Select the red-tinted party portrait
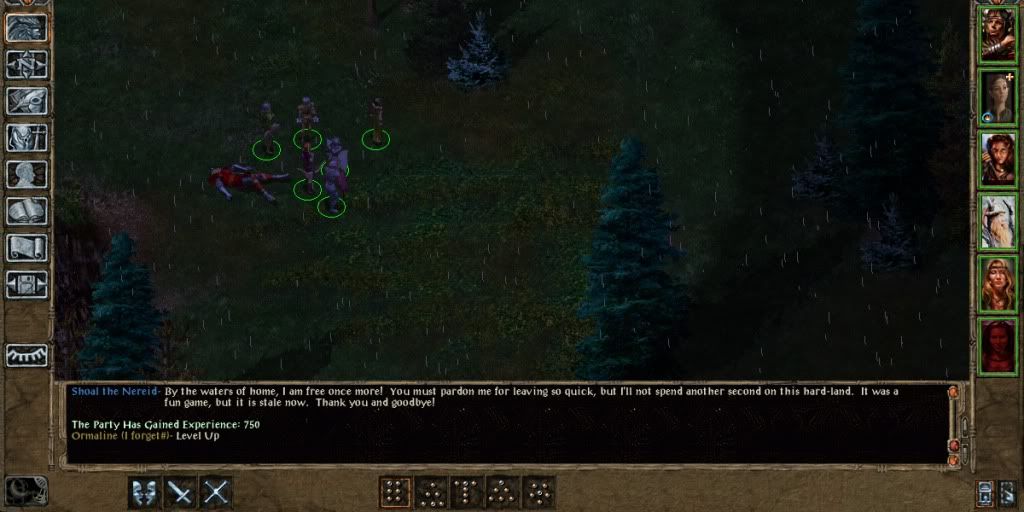The image size is (1024, 512). pos(997,346)
